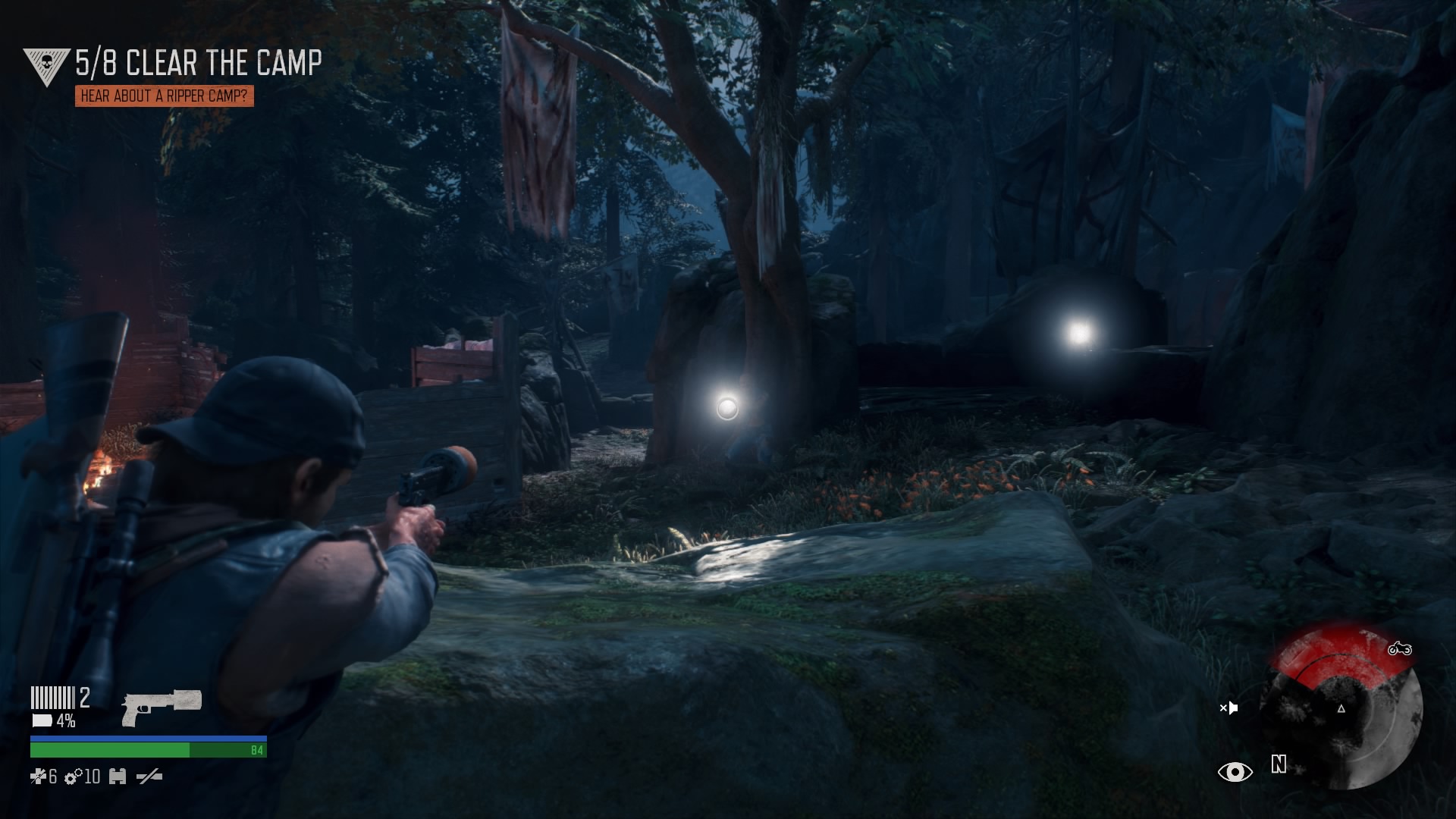The height and width of the screenshot is (819, 1456).
Task: Click the N compass marker on the minimap
Action: (x=1279, y=766)
